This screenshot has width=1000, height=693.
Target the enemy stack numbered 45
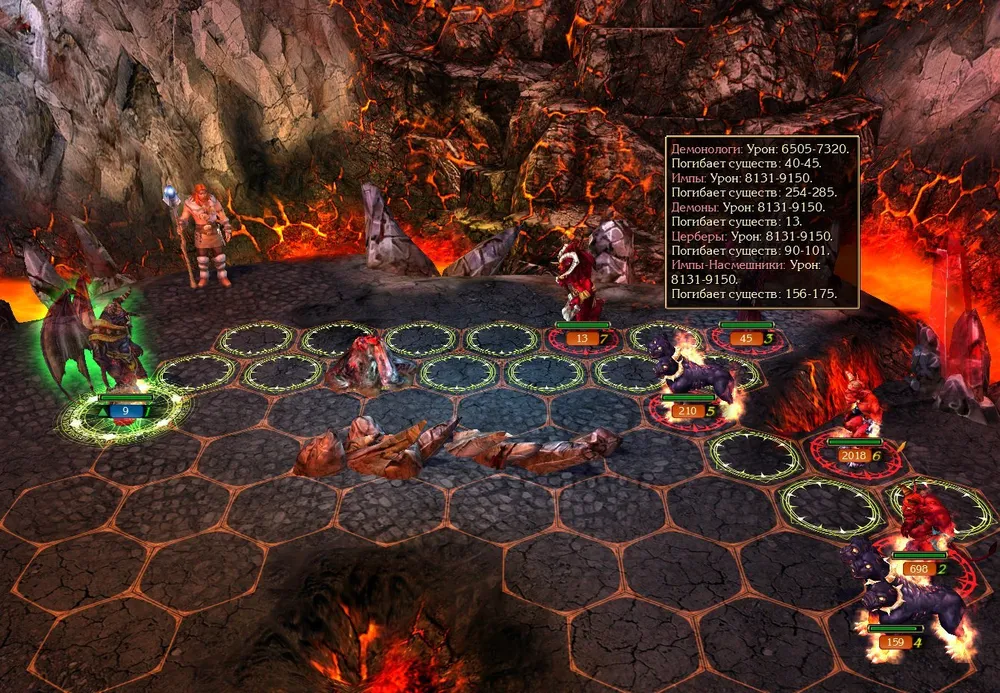pyautogui.click(x=745, y=300)
